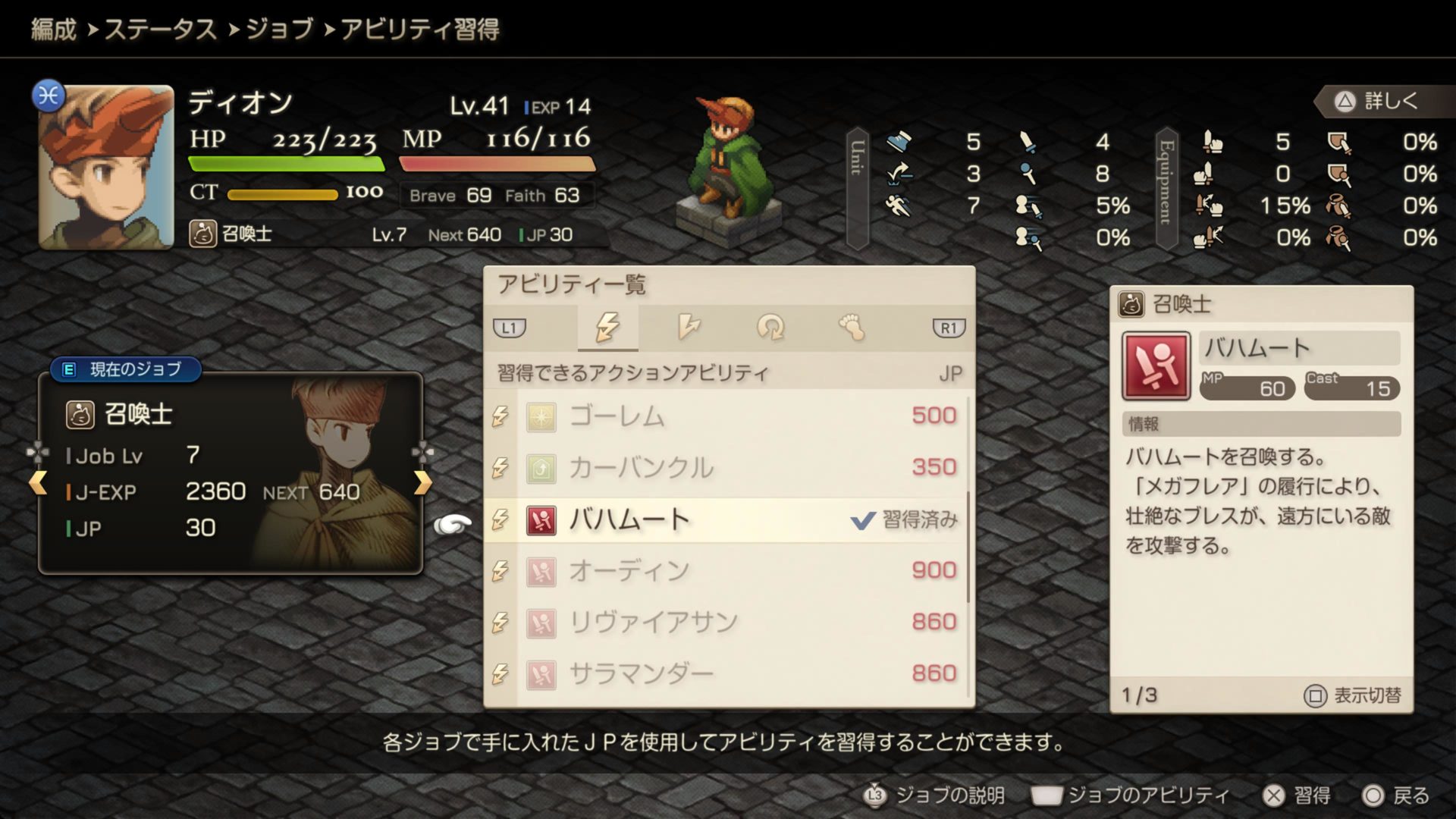Select the movement ability footprint tab
1456x819 pixels.
coord(851,328)
